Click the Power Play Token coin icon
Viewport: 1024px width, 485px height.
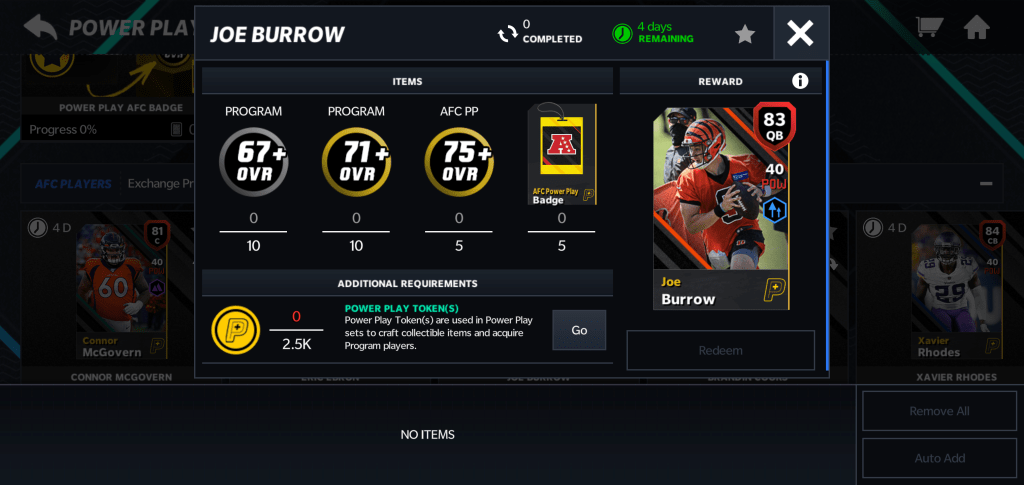[232, 329]
